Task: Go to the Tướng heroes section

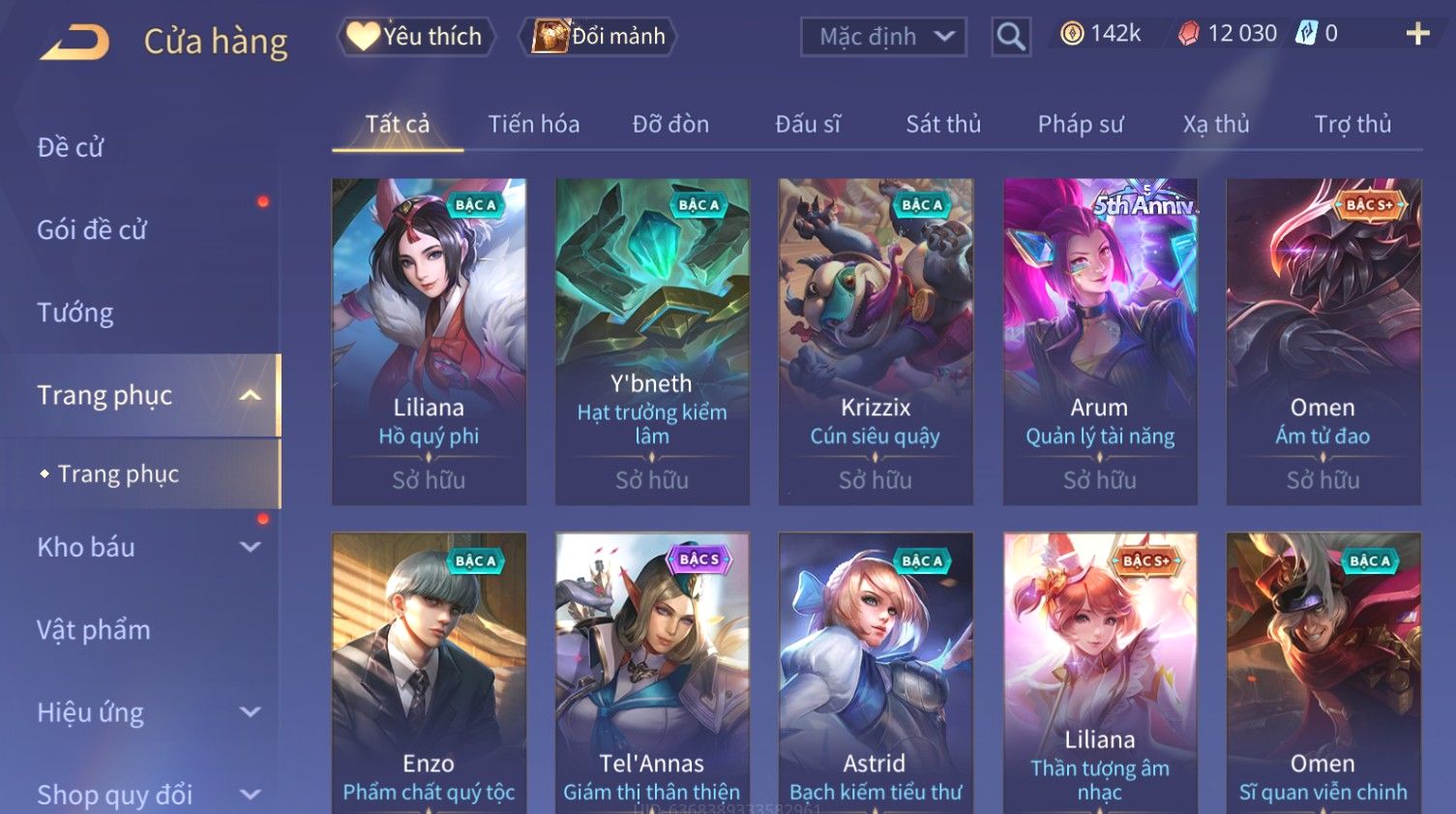Action: 75,313
